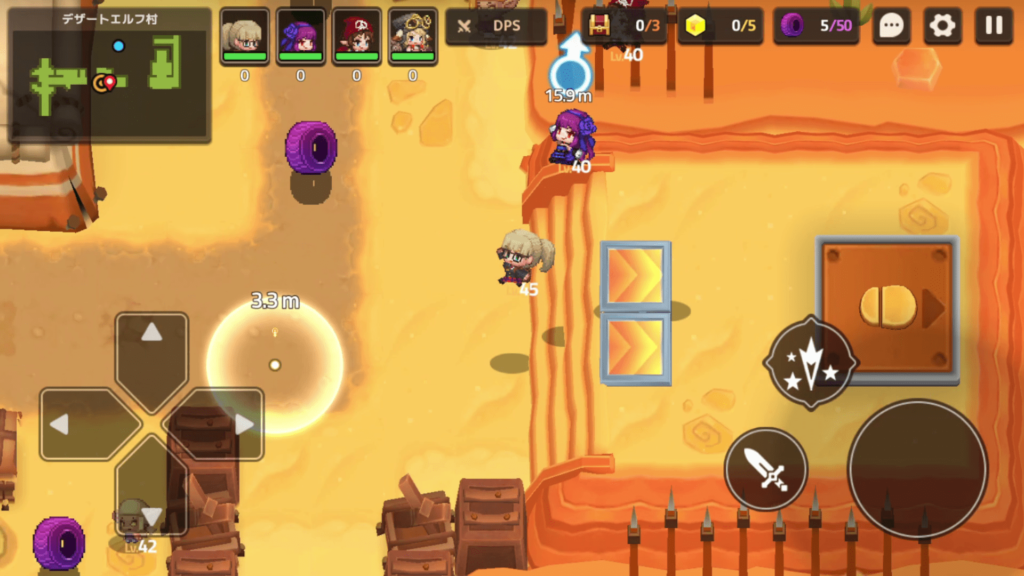Tap the large empty action button
This screenshot has width=1024, height=576.
point(917,469)
